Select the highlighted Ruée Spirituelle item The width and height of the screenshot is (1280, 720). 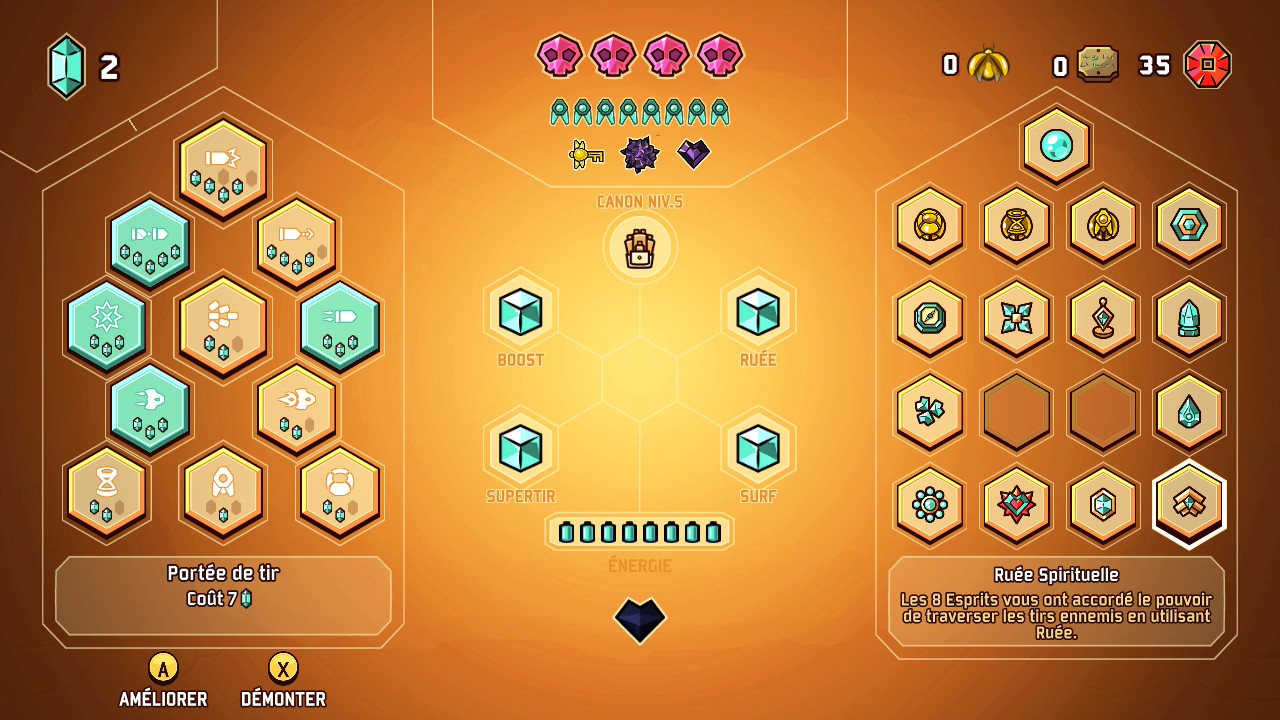pyautogui.click(x=1189, y=503)
